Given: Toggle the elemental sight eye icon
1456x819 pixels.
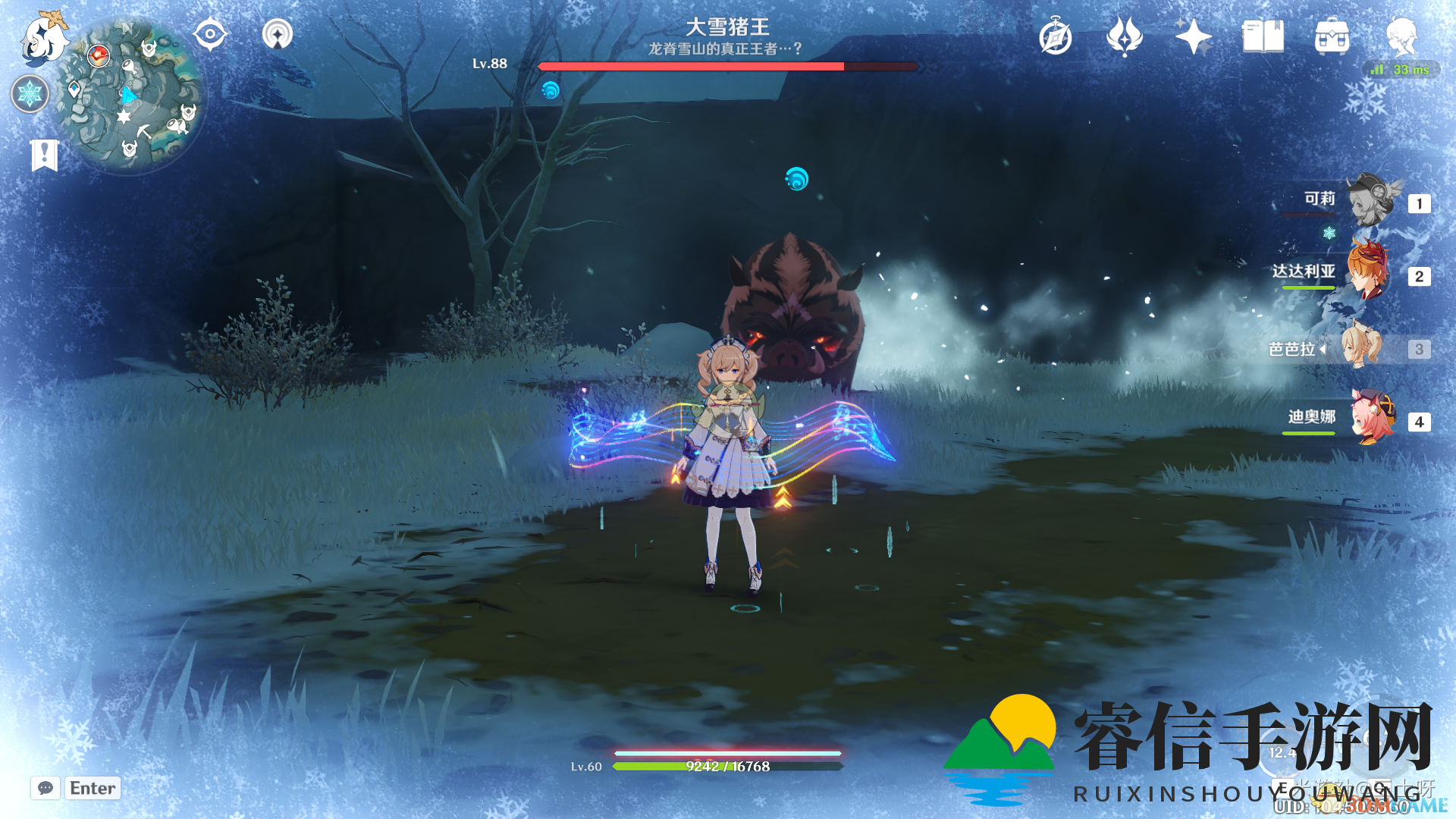Looking at the screenshot, I should pyautogui.click(x=210, y=35).
